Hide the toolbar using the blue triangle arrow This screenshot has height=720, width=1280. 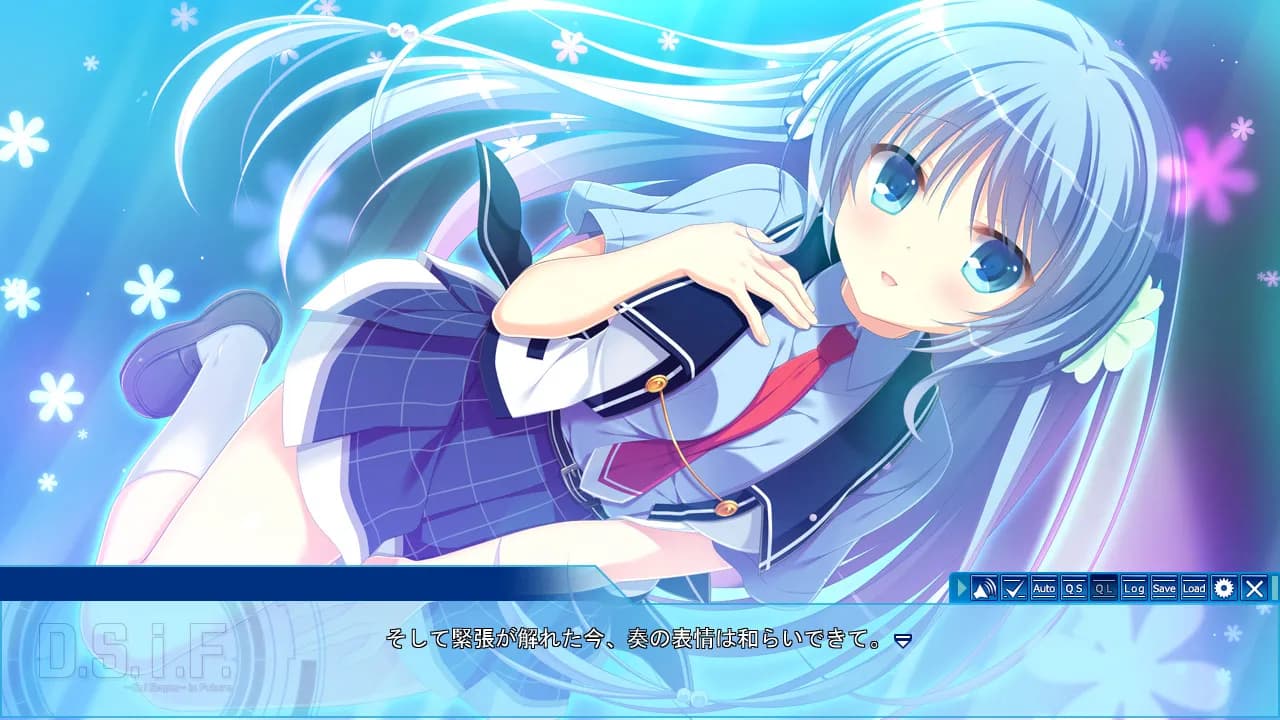(x=961, y=589)
